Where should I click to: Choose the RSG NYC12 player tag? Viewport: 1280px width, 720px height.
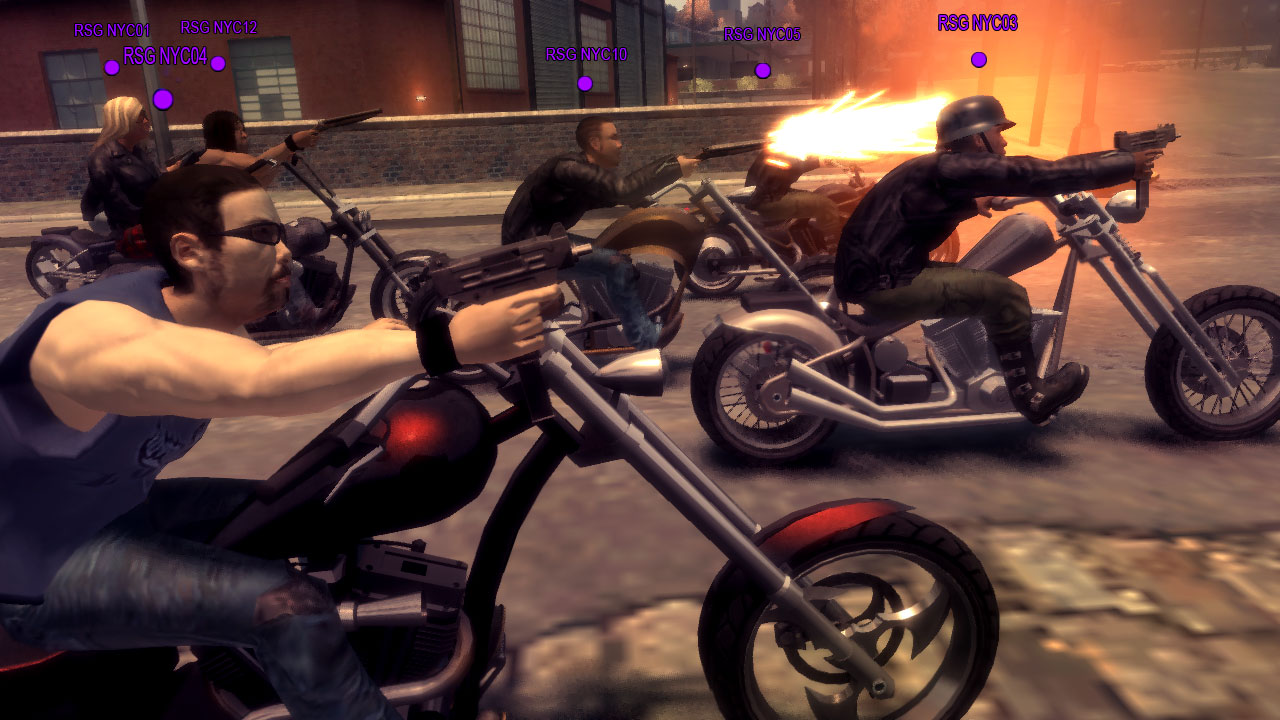tap(218, 28)
